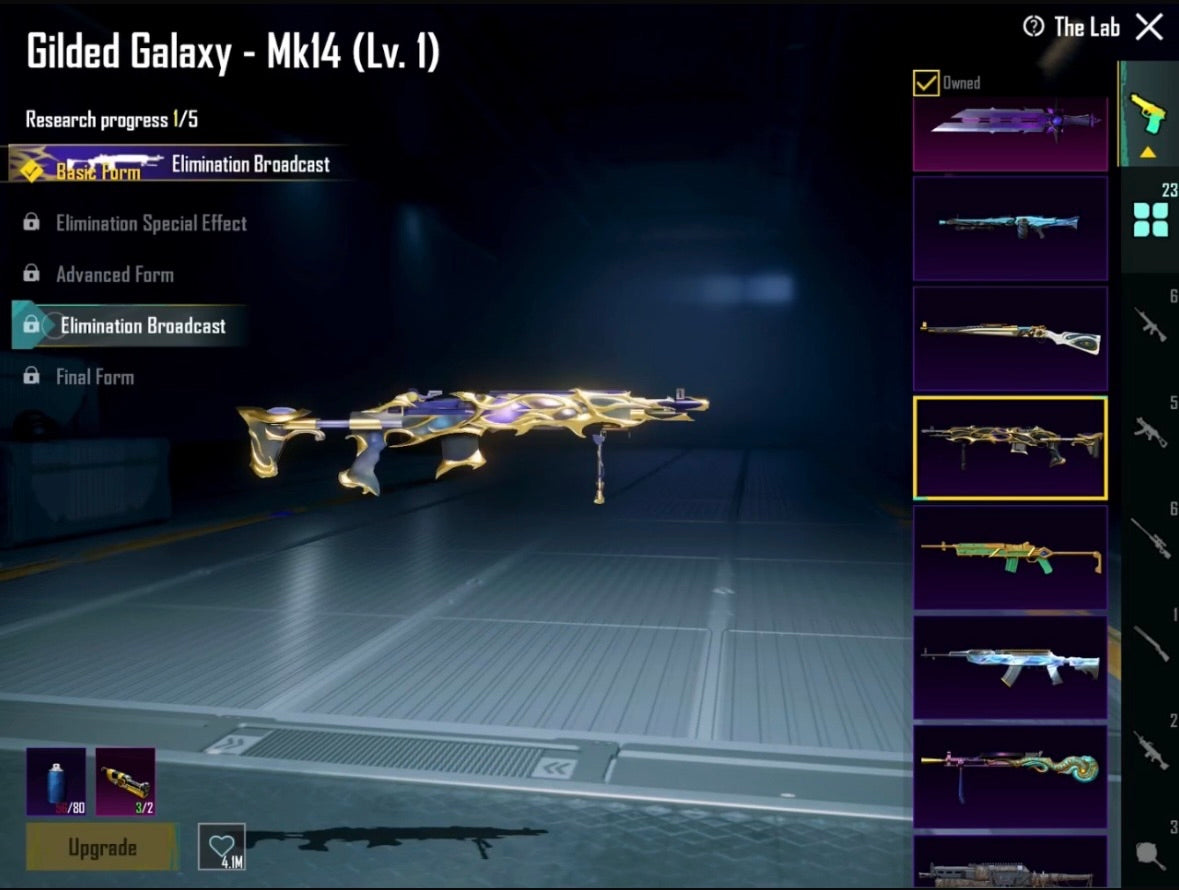Close The Lab screen

click(x=1149, y=27)
